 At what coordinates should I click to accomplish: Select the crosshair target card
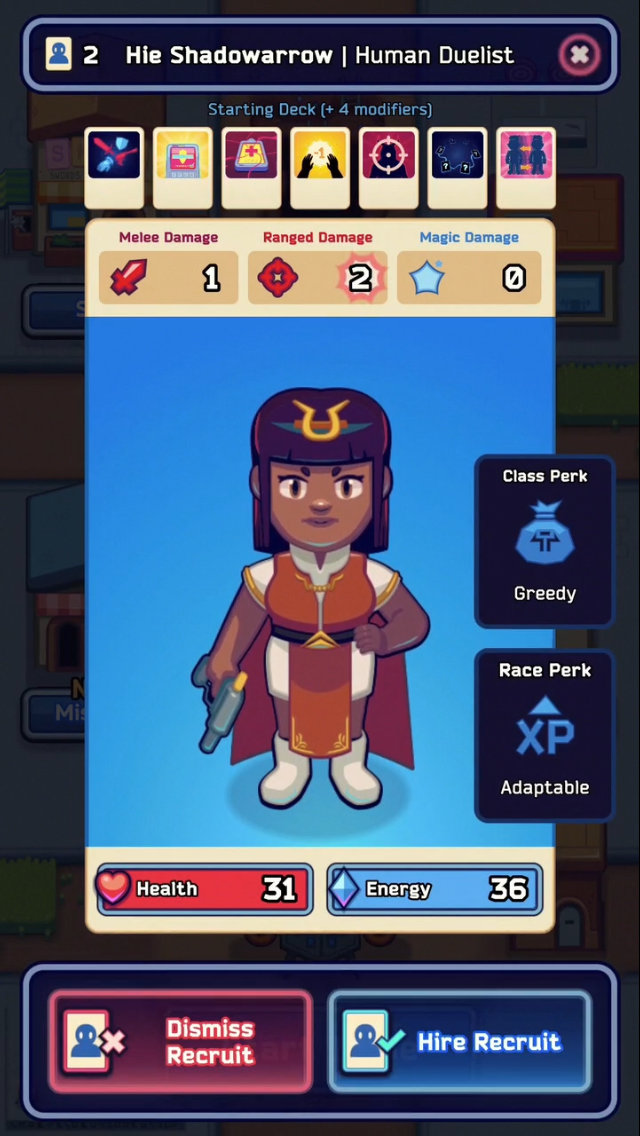click(x=388, y=166)
